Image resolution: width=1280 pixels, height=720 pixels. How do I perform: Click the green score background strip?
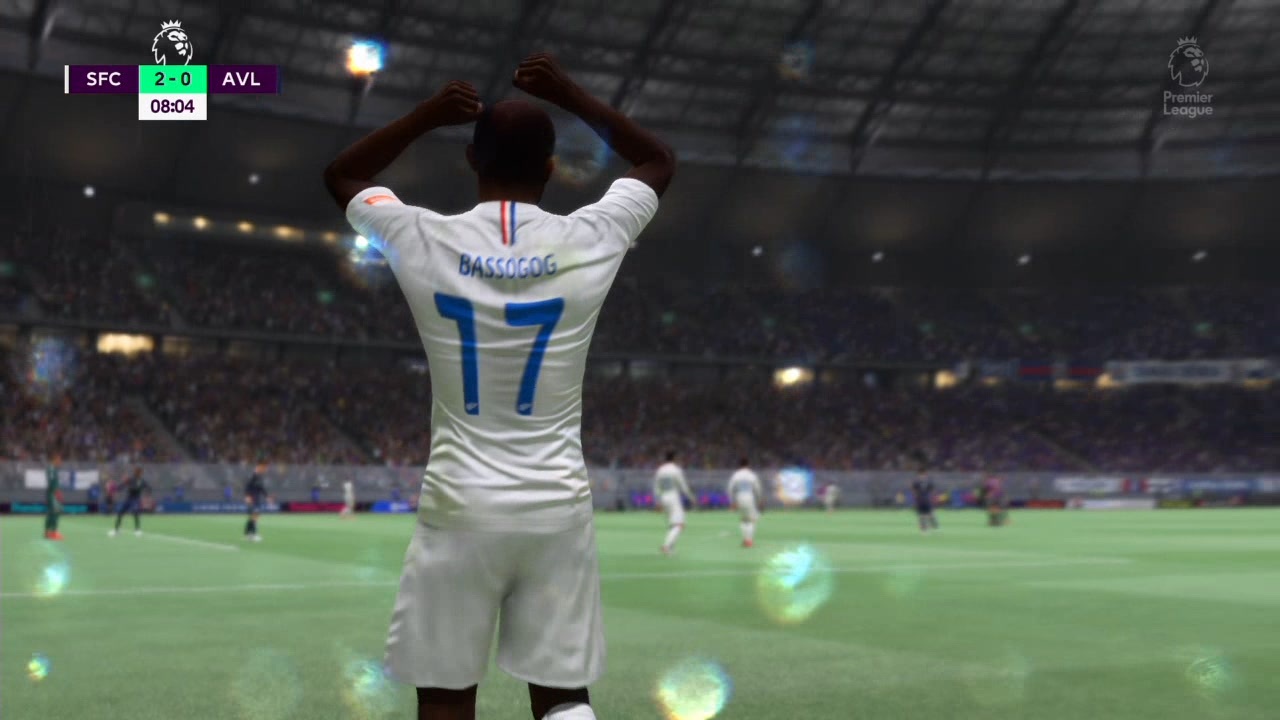[172, 79]
